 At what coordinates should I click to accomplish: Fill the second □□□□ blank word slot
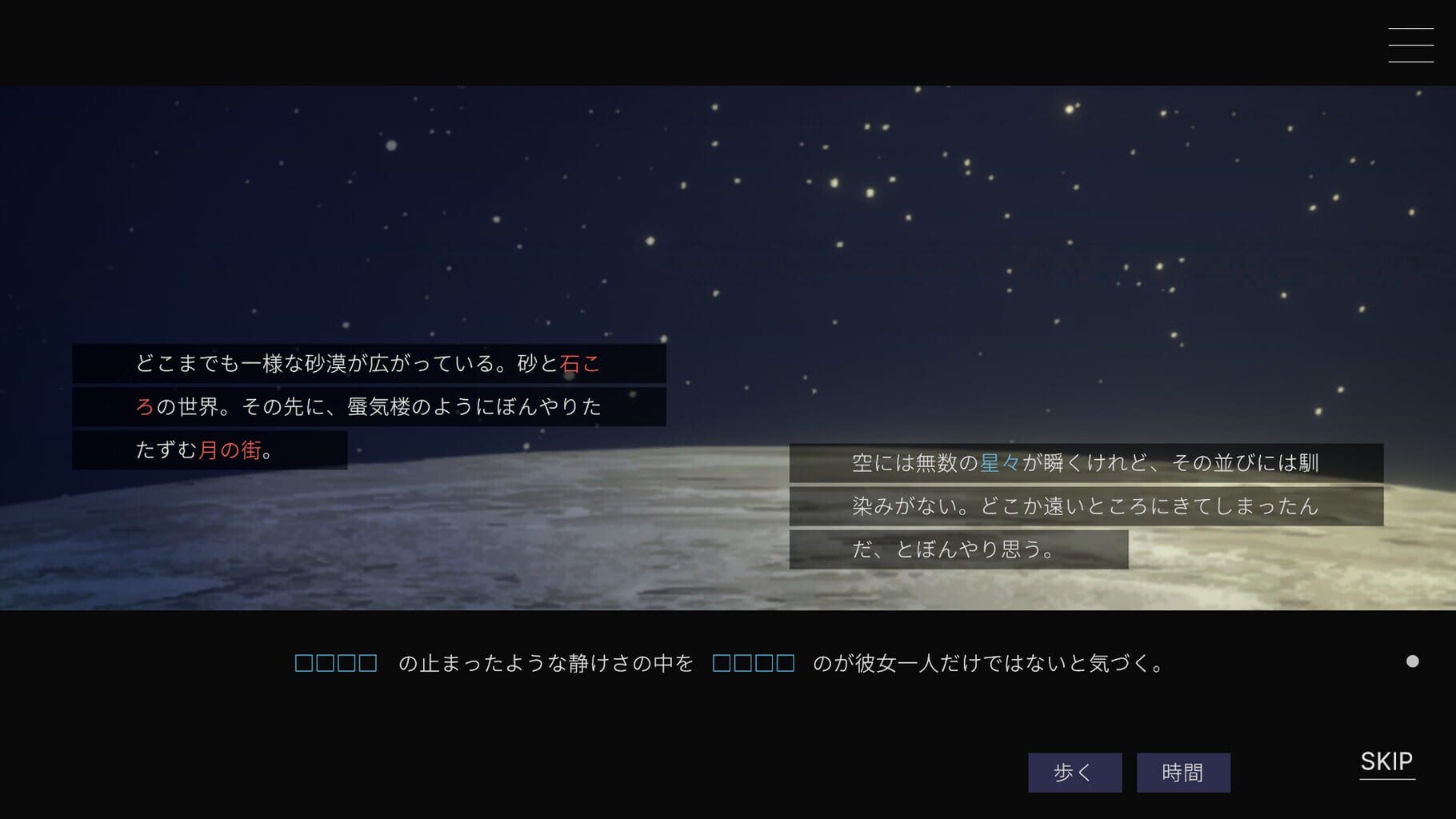pos(752,662)
